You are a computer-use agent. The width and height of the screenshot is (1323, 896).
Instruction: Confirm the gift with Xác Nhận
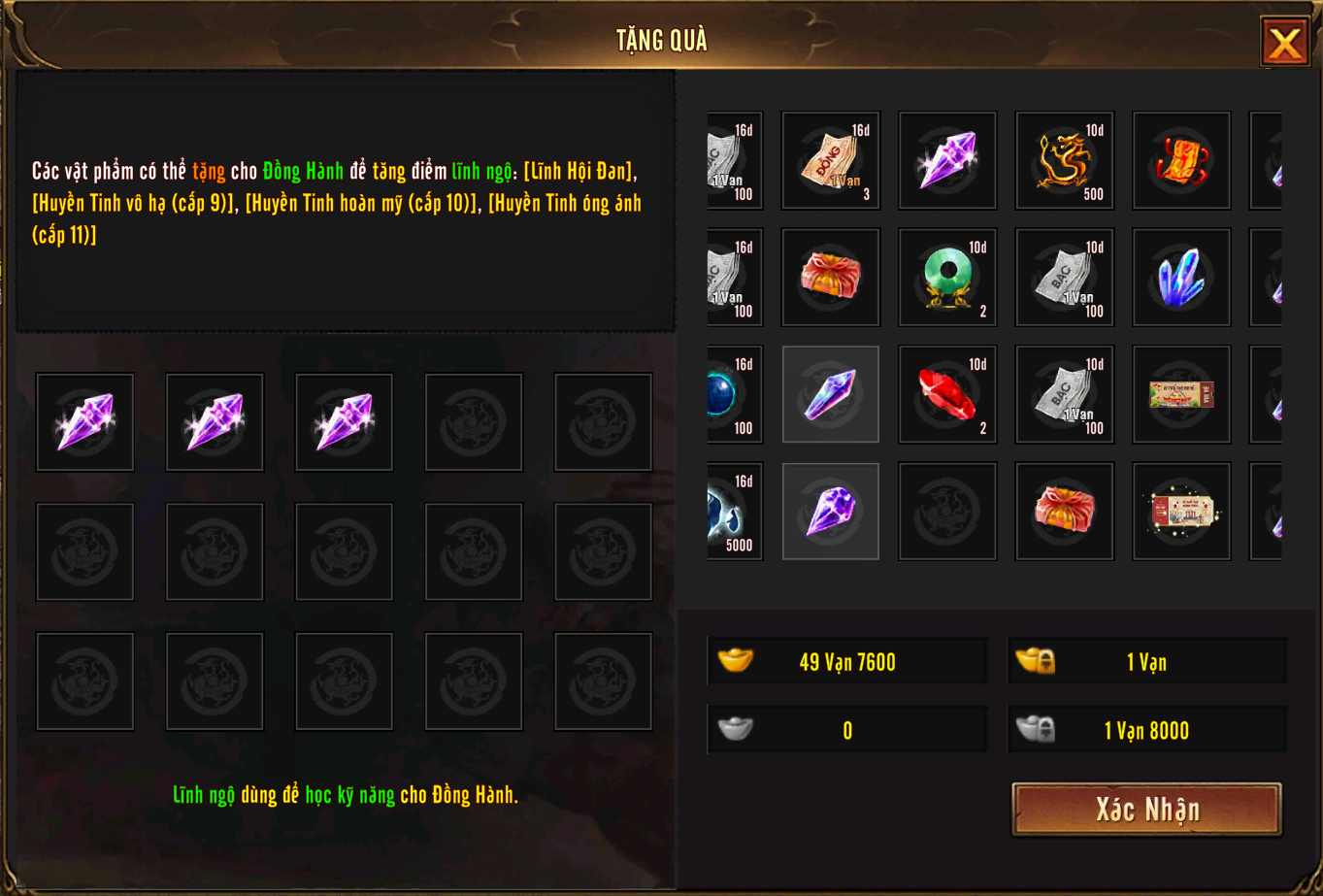pyautogui.click(x=1146, y=810)
